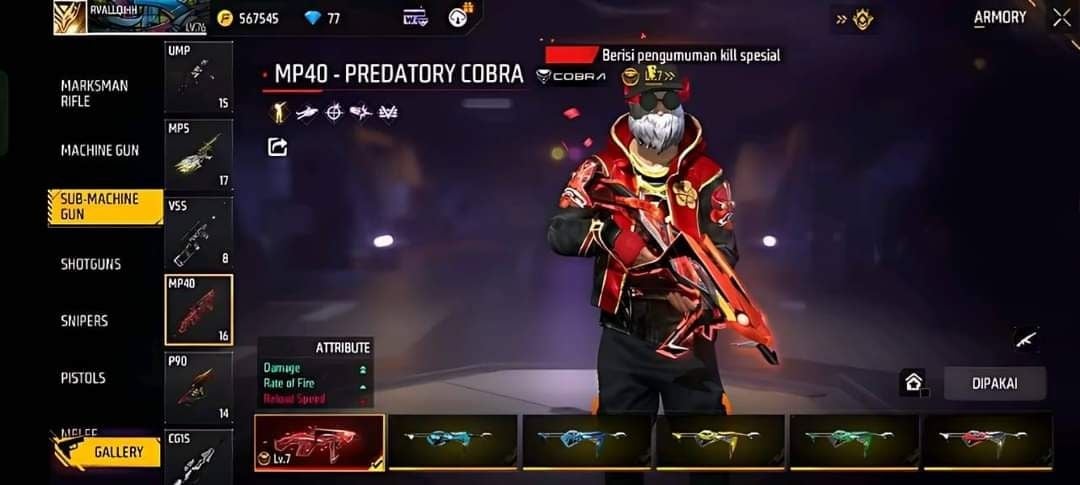Switch to the Machine Gun category
This screenshot has width=1080, height=485.
(x=100, y=150)
